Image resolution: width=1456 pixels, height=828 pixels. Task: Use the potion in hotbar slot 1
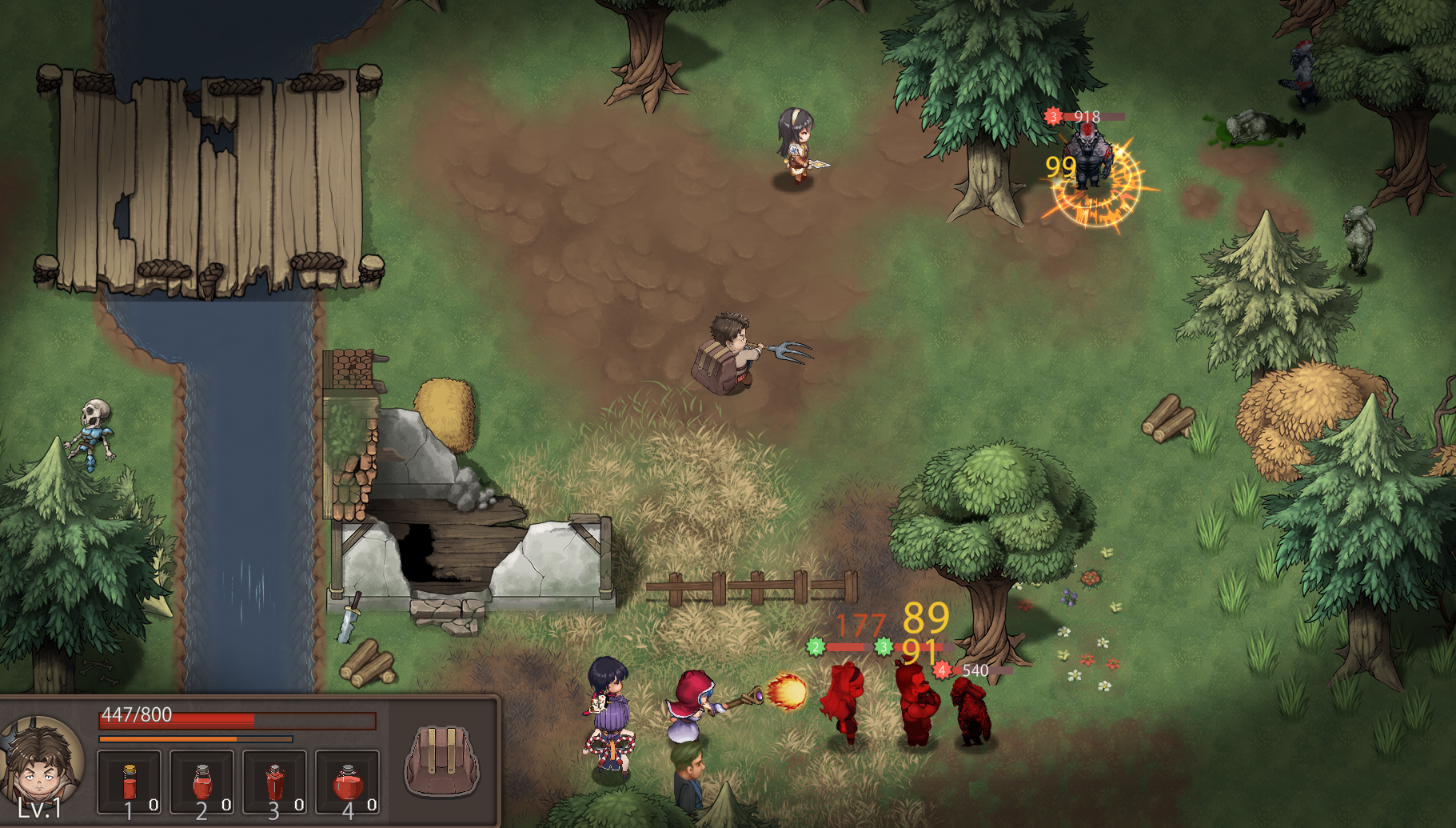(x=130, y=782)
